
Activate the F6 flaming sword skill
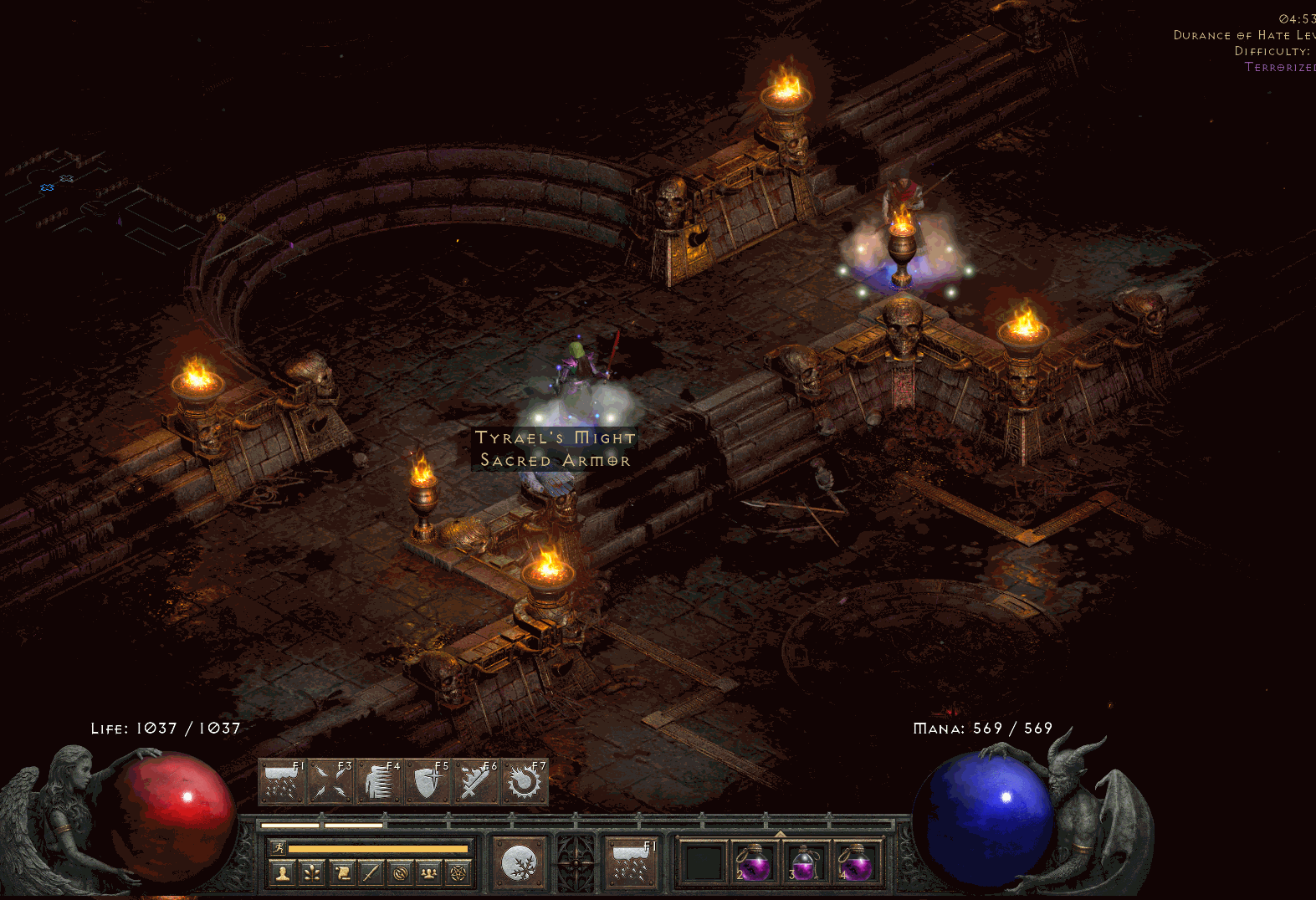click(x=476, y=782)
